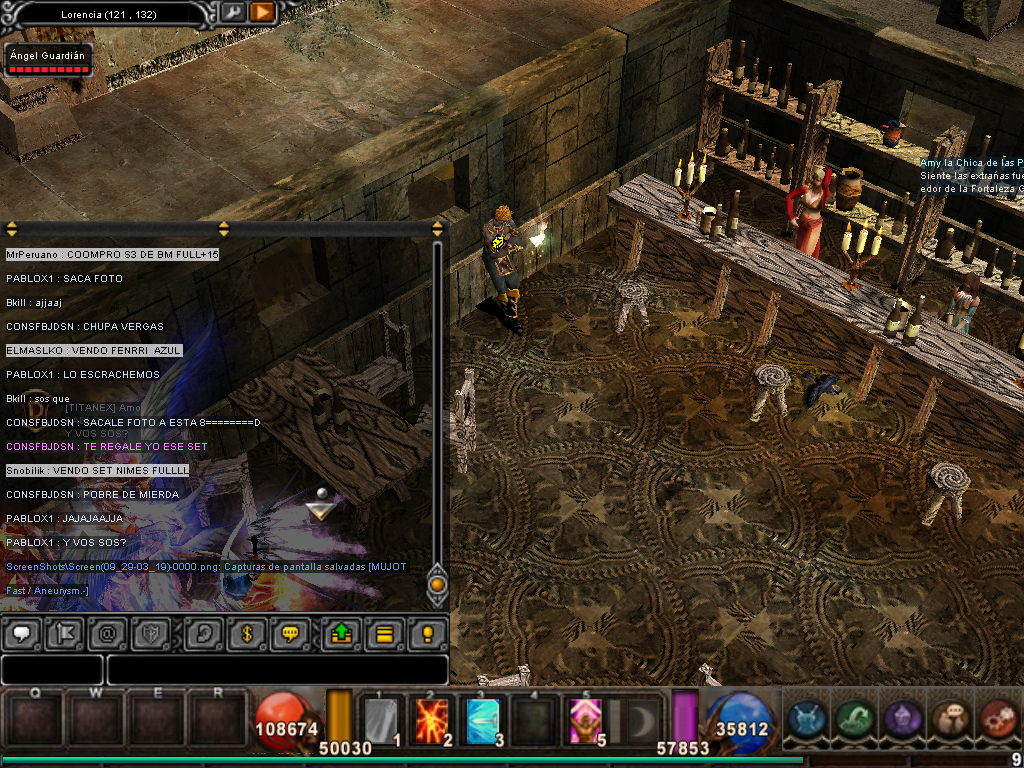1024x768 pixels.
Task: Choose the shield chat channel button
Action: click(x=152, y=633)
